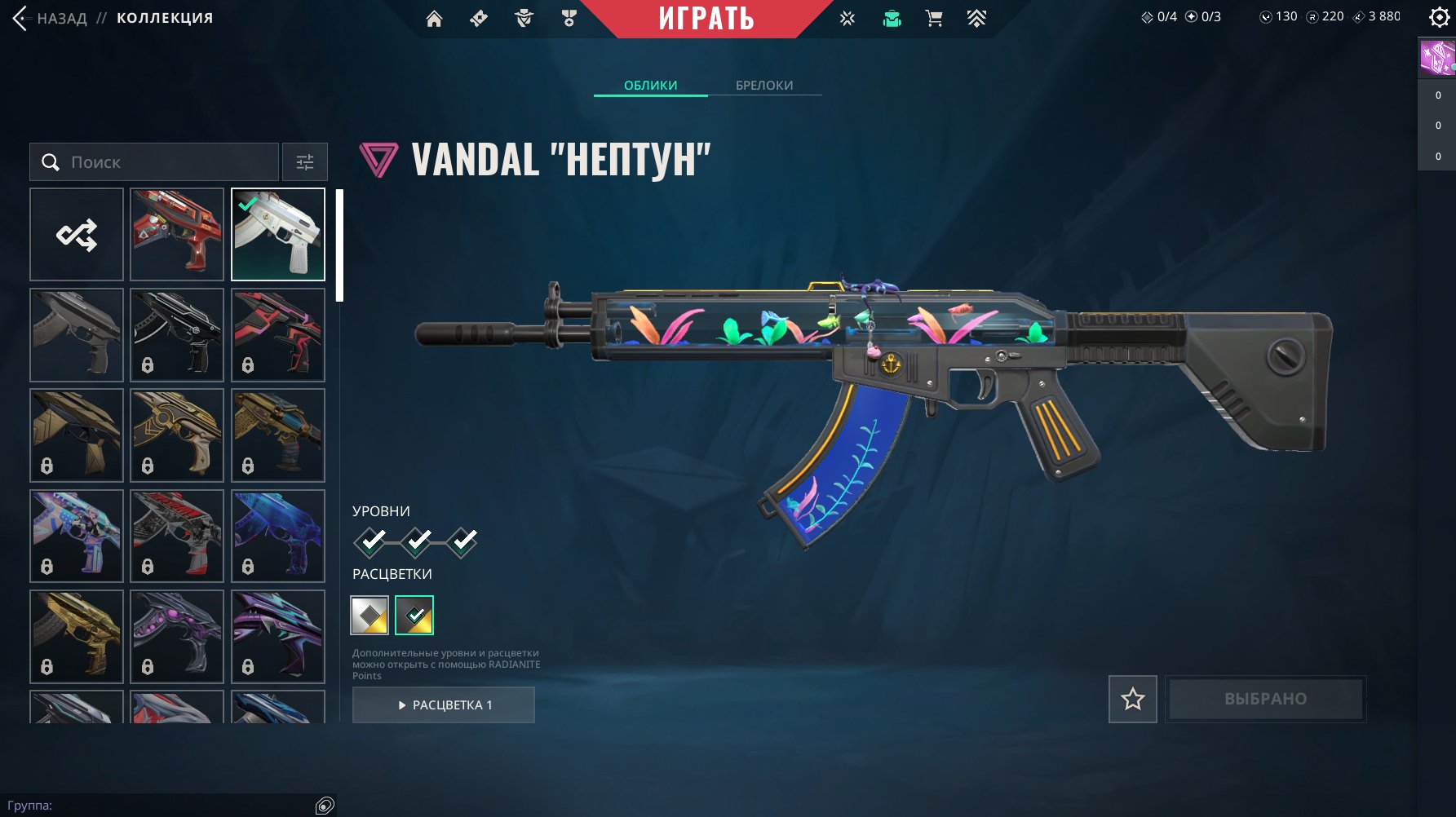Go back using the НАЗАД button
Image resolution: width=1456 pixels, height=817 pixels.
(51, 18)
